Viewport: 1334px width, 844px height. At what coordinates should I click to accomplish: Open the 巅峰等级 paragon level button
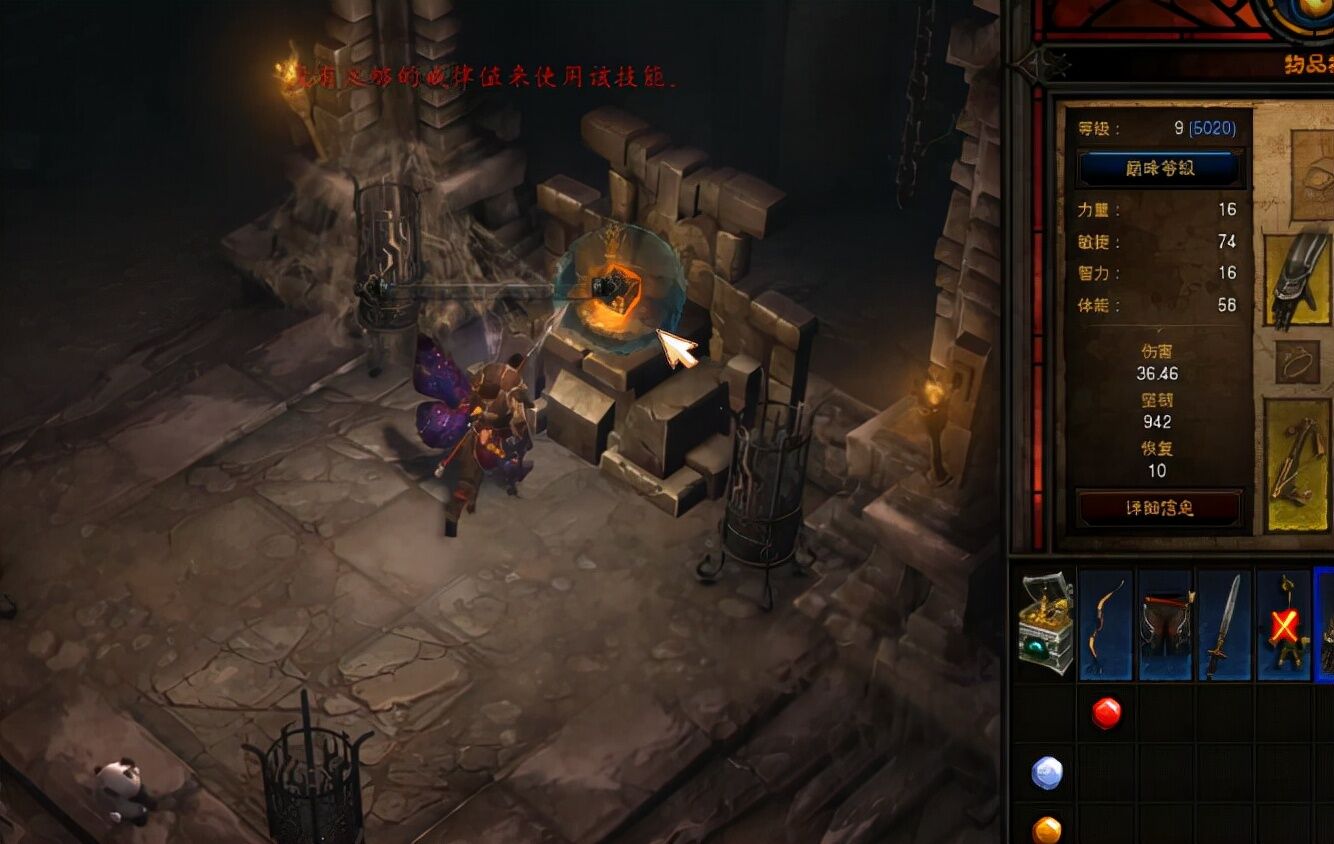tap(1160, 168)
